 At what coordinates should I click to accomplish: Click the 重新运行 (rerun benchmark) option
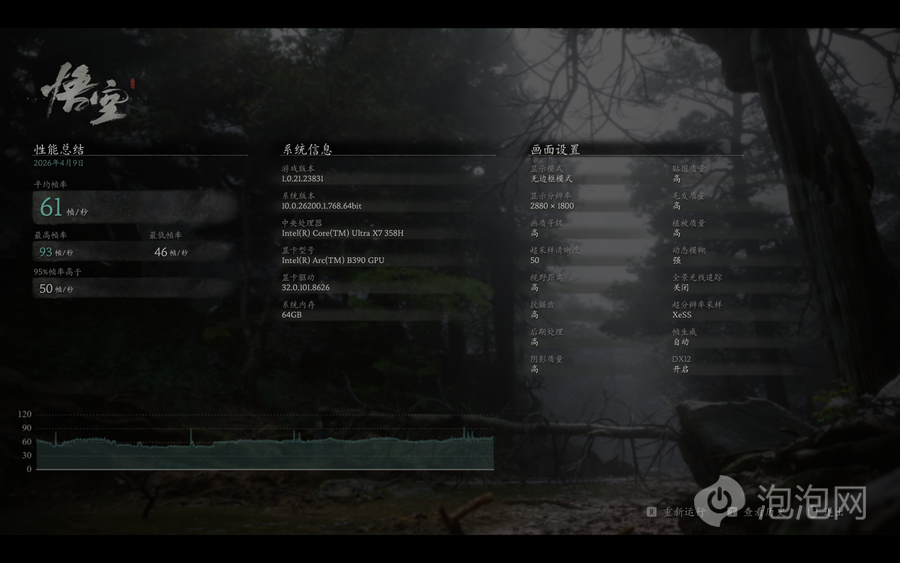[x=682, y=511]
